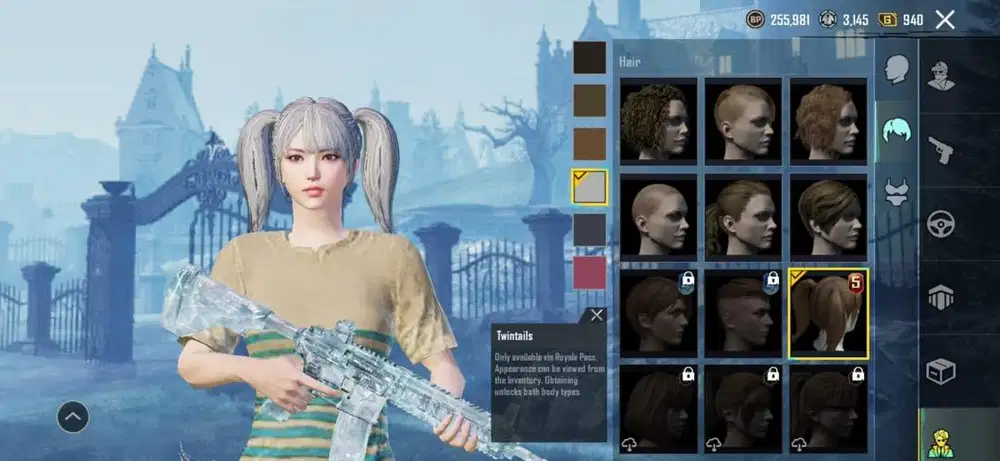Choose the darkest brown hair color swatch
Viewport: 1000px width, 461px height.
tap(589, 57)
